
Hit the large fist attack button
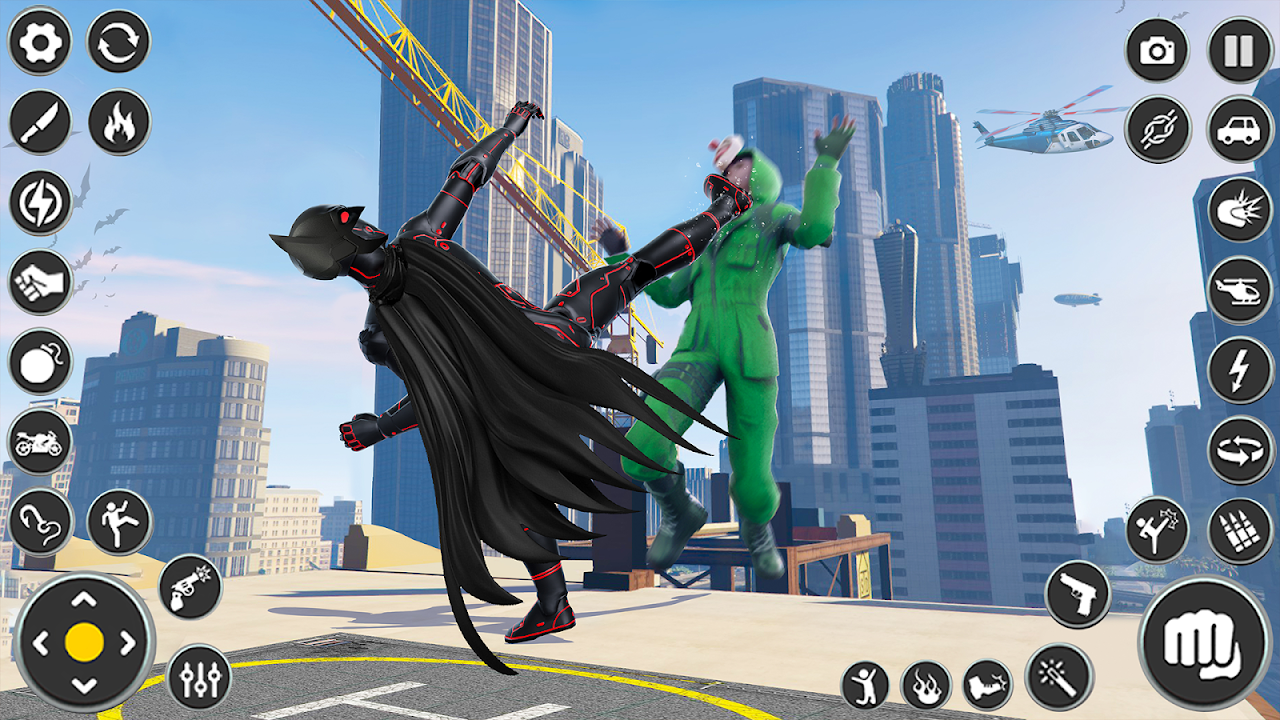click(x=1204, y=643)
